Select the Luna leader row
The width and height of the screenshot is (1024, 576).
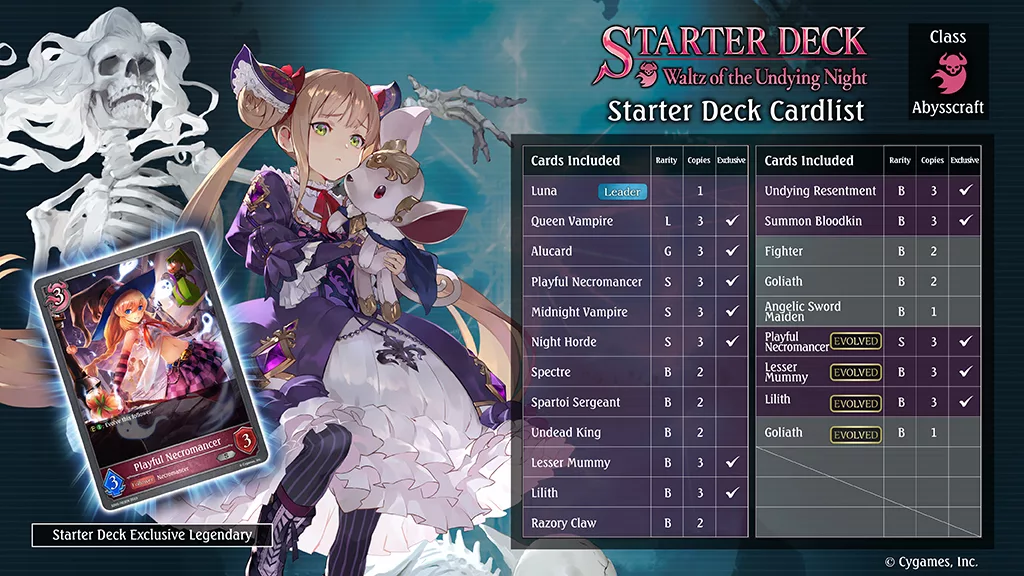pyautogui.click(x=635, y=191)
